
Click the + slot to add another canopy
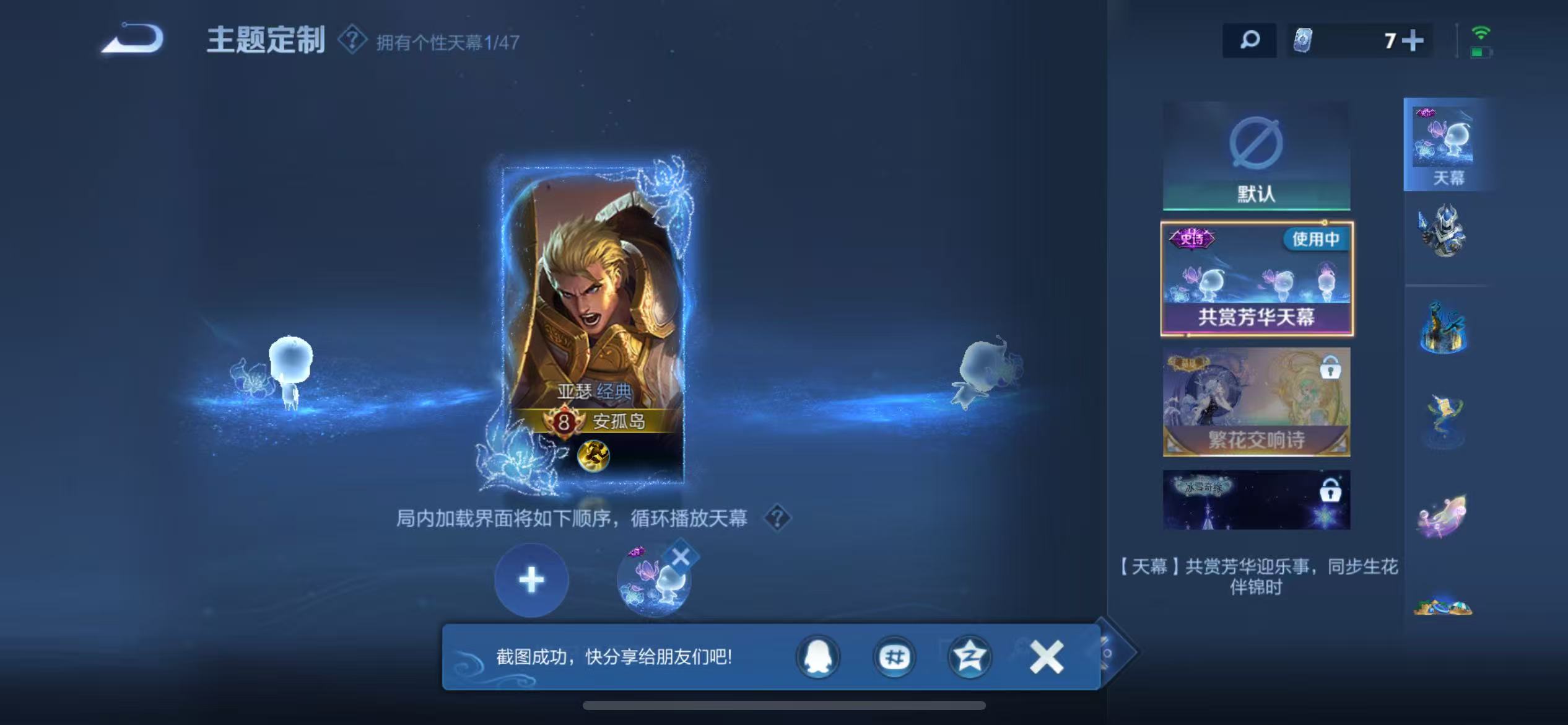coord(529,579)
